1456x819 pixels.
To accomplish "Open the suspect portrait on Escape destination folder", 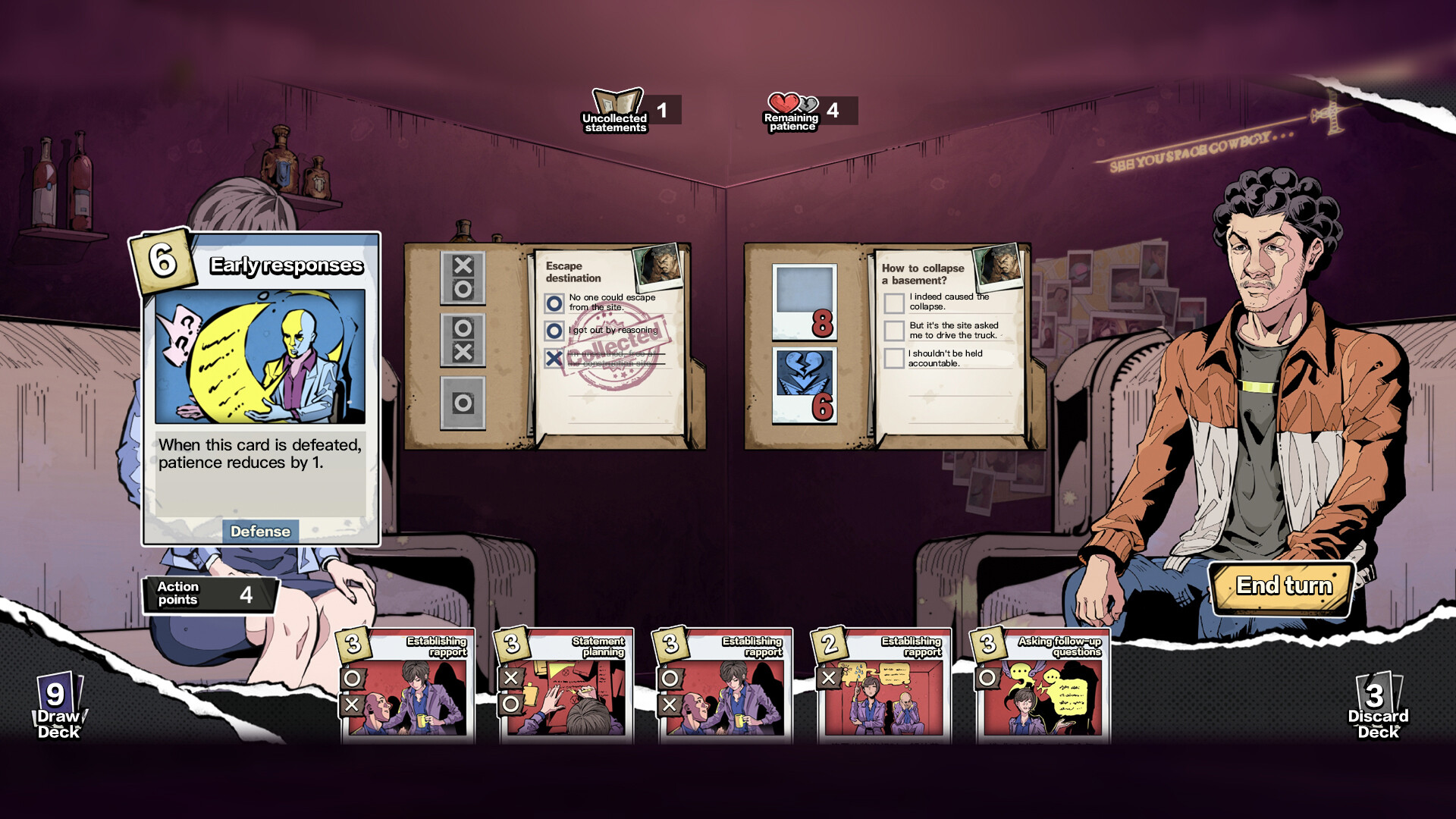I will click(657, 267).
